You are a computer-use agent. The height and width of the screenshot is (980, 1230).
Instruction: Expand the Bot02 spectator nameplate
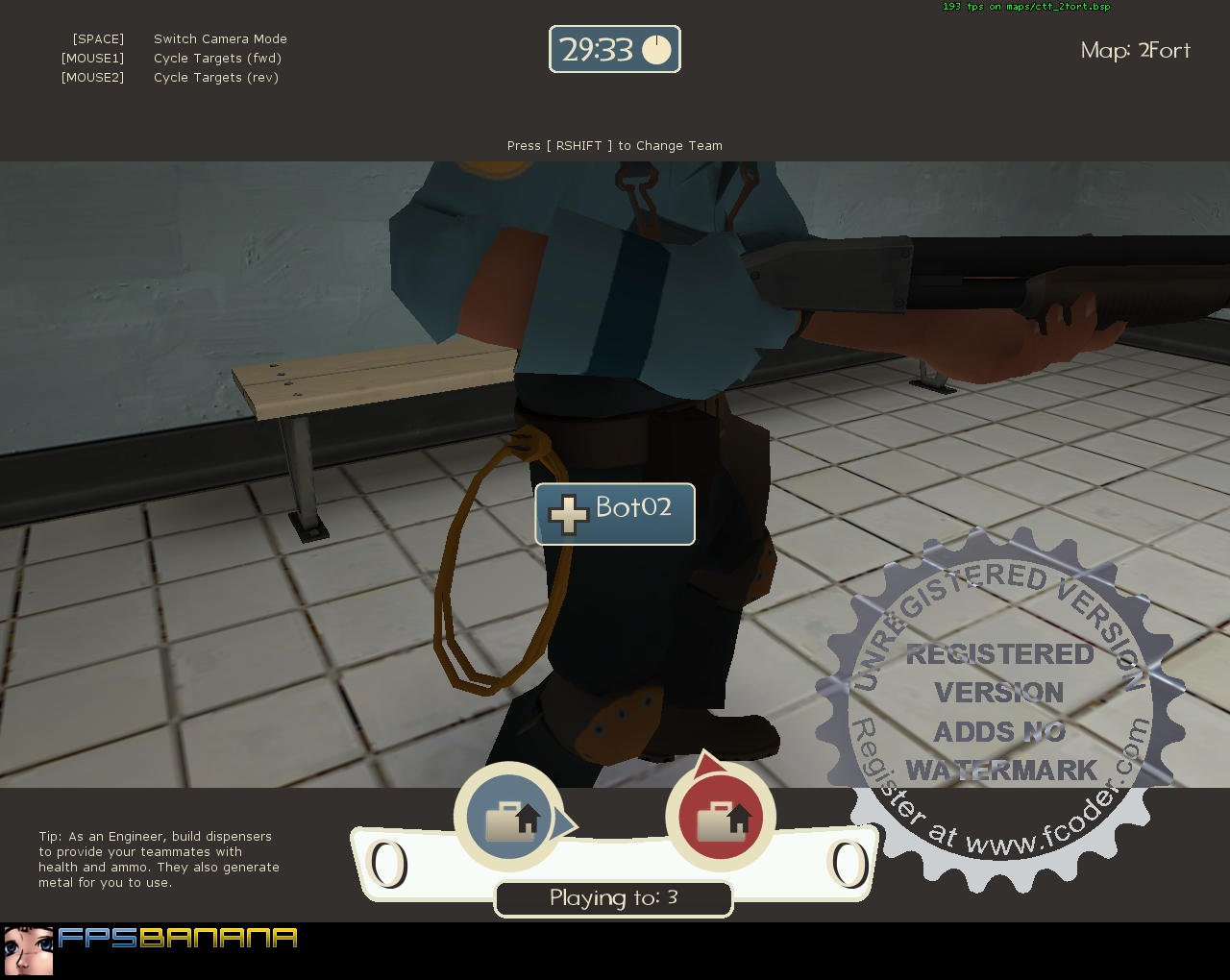(x=614, y=514)
